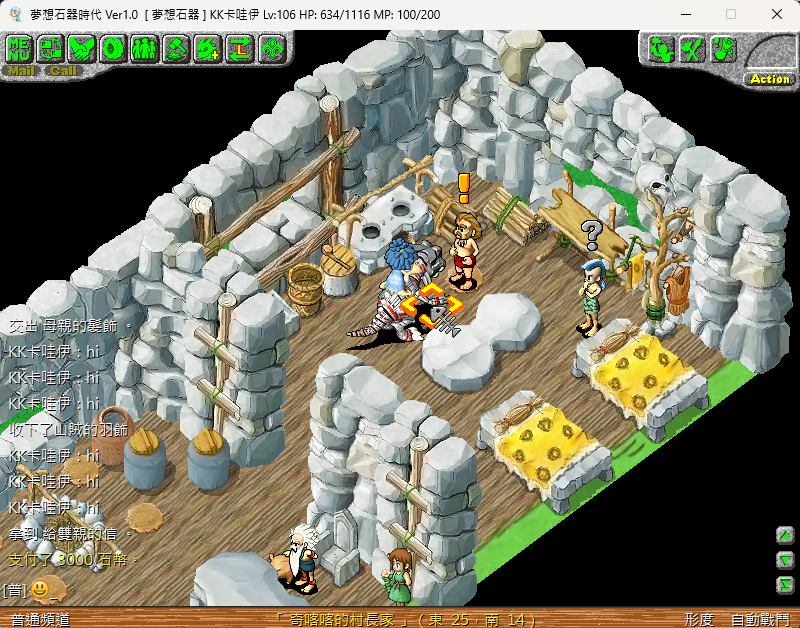This screenshot has height=628, width=800.
Task: Click the item exchange icon
Action: 50,47
